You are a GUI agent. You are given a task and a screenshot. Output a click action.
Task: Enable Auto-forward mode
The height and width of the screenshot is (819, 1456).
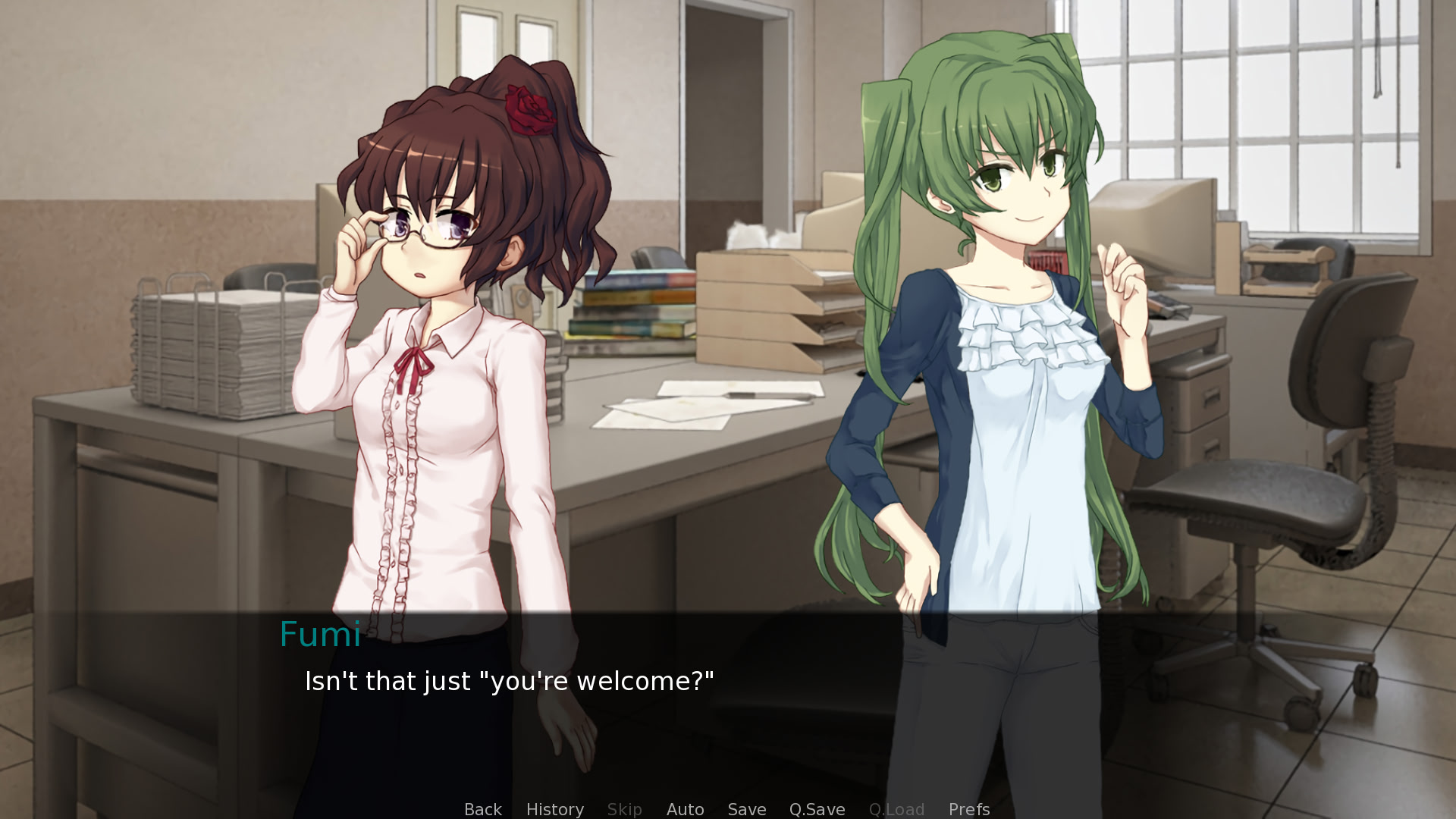point(685,809)
